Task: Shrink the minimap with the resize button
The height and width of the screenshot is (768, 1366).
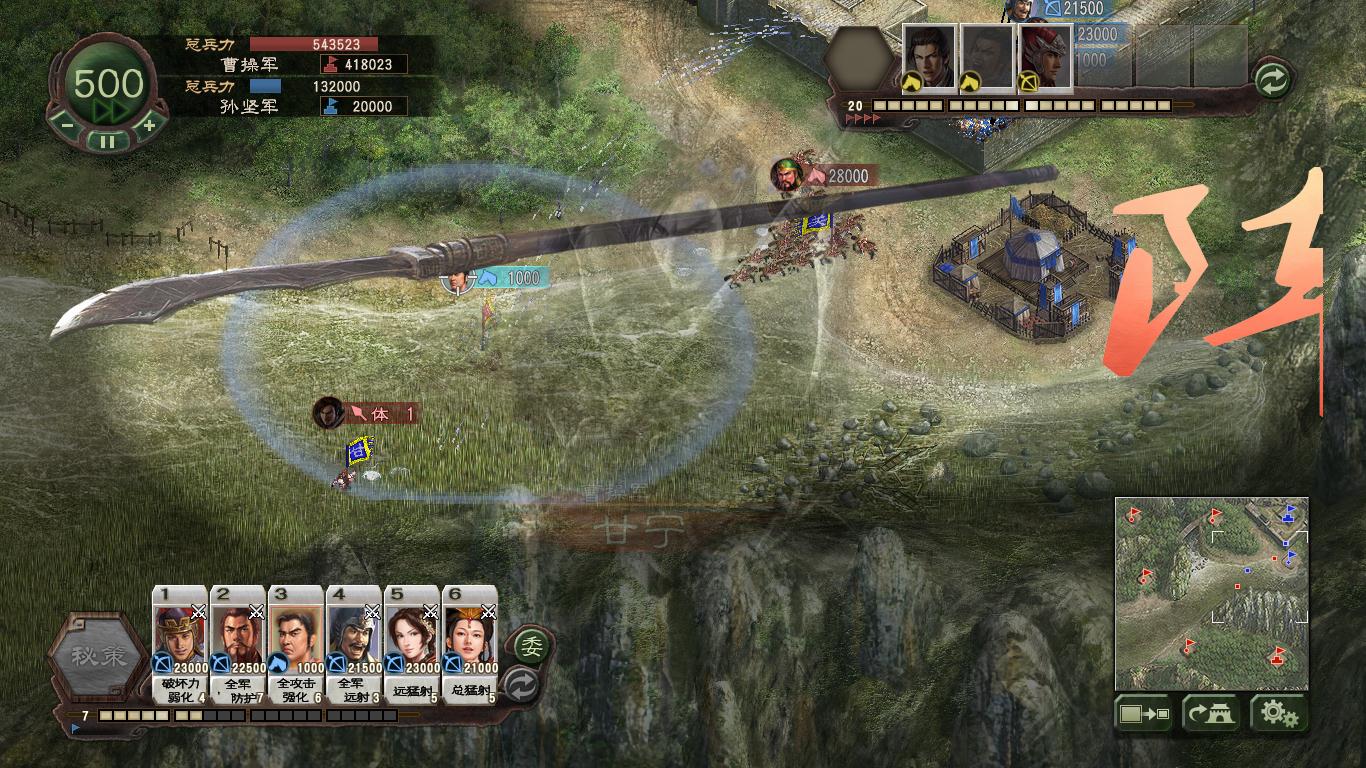Action: coord(1145,714)
